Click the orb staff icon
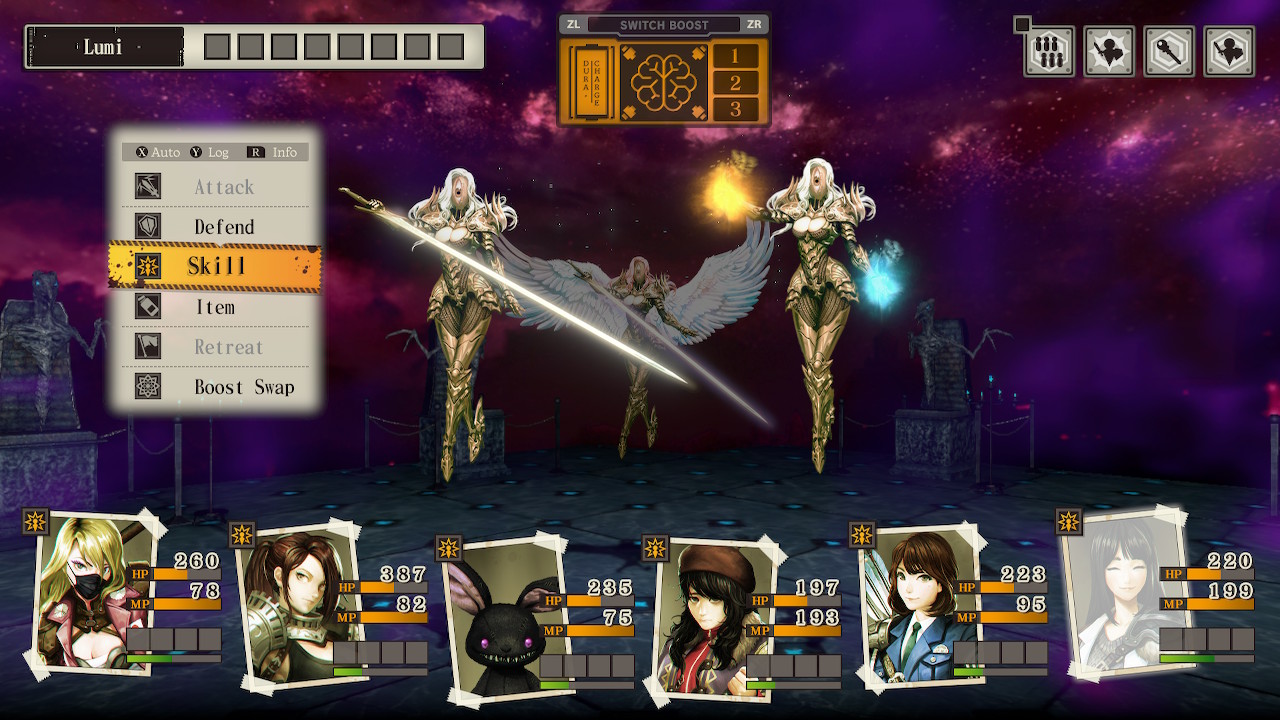This screenshot has height=720, width=1280. point(1169,52)
